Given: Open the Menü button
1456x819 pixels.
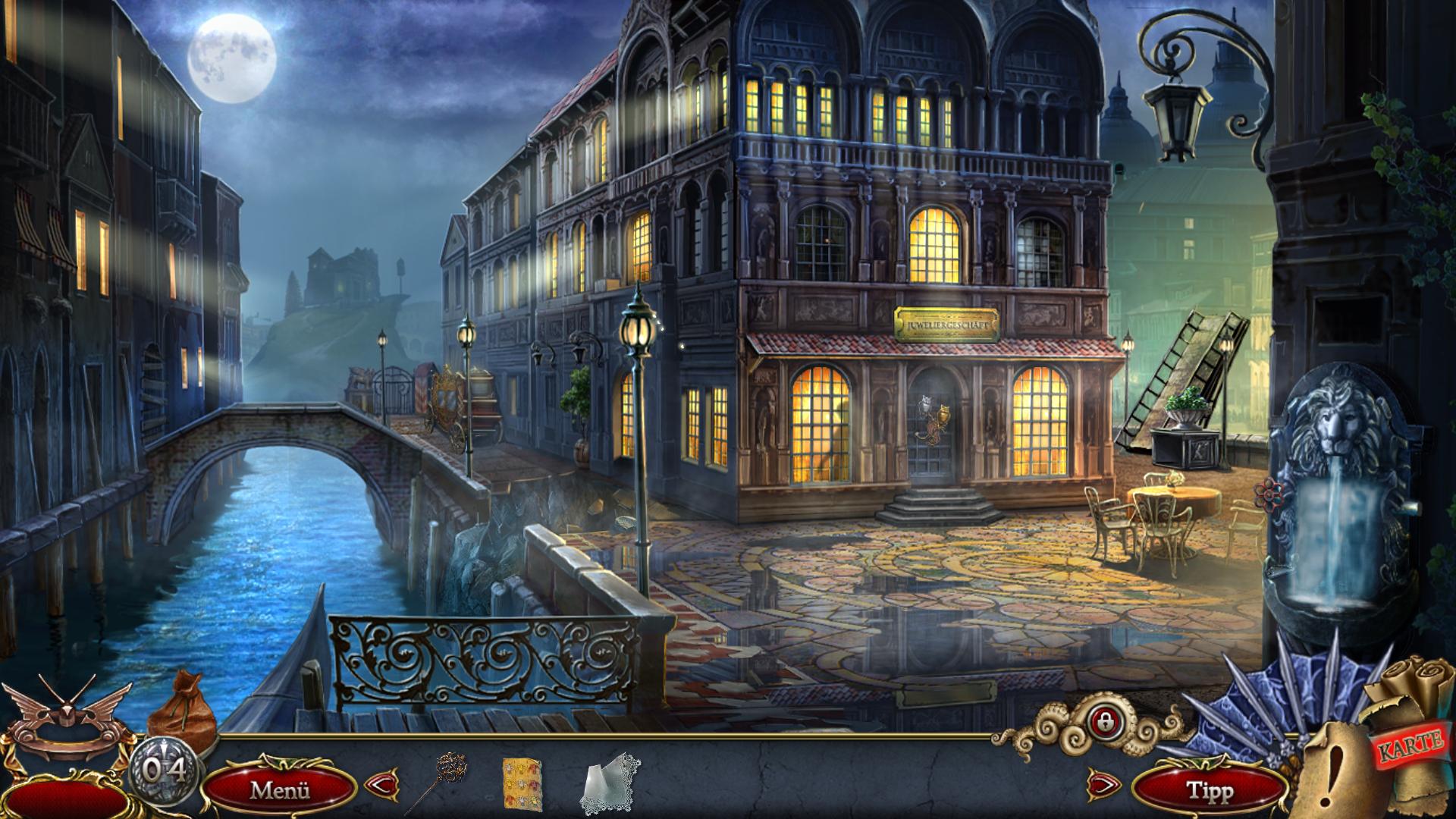Looking at the screenshot, I should [280, 790].
